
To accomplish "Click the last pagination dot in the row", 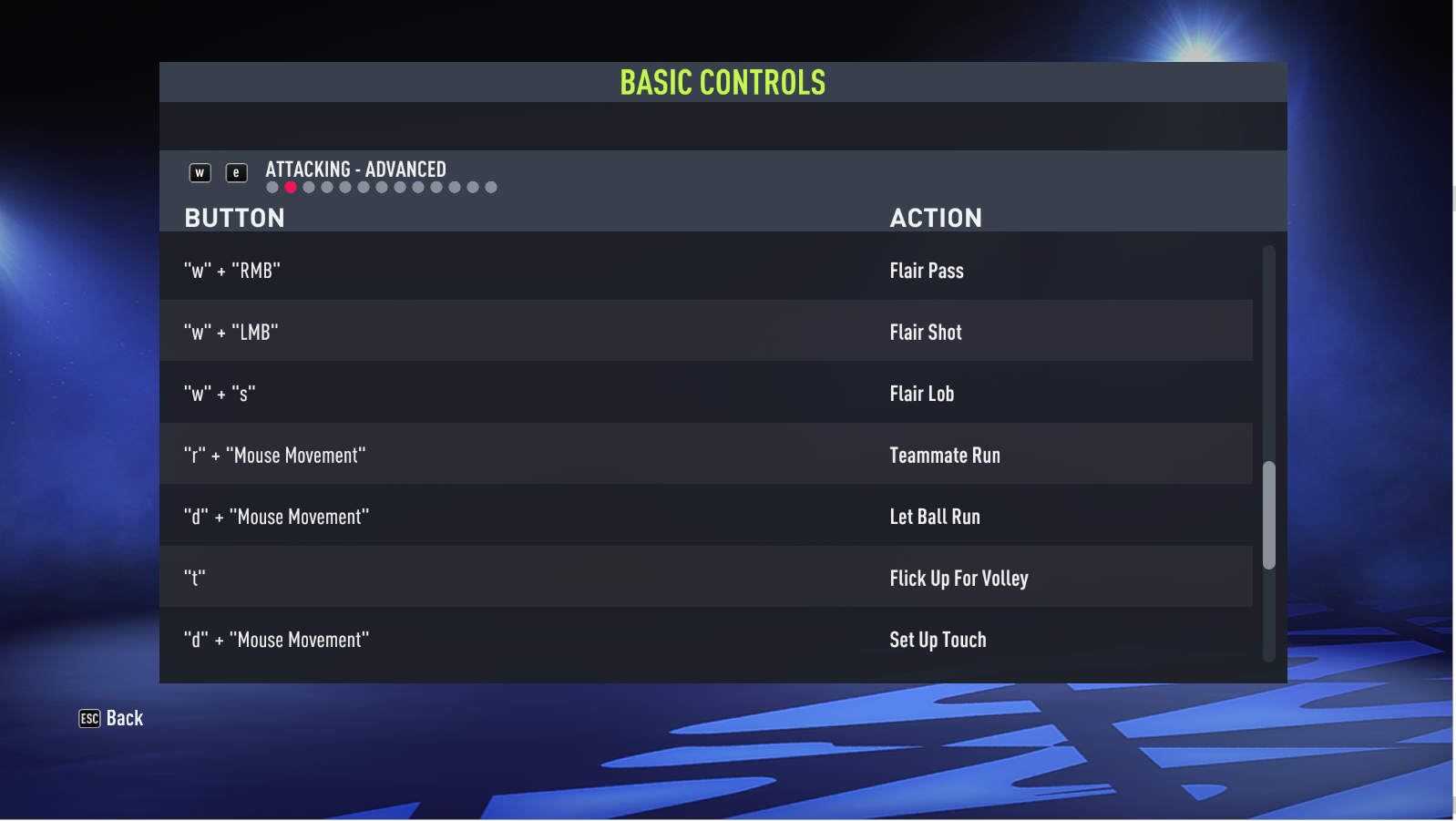I will (x=492, y=187).
